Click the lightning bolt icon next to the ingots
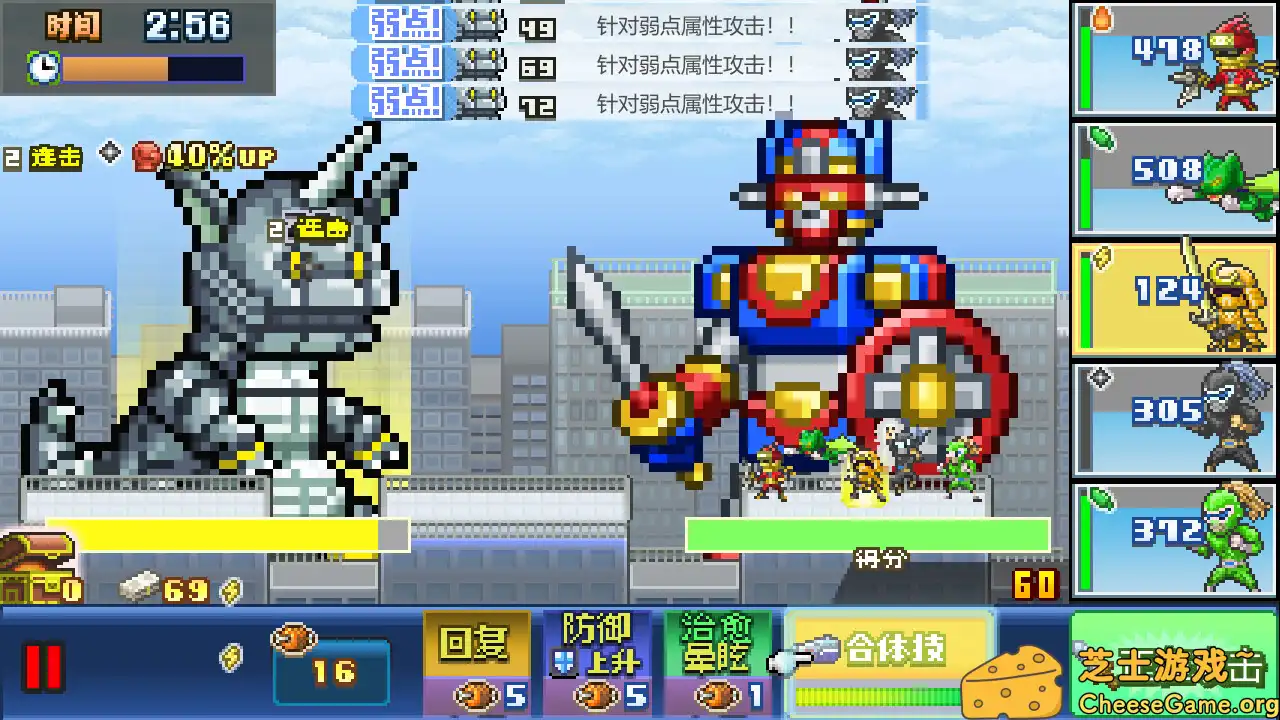 point(230,590)
